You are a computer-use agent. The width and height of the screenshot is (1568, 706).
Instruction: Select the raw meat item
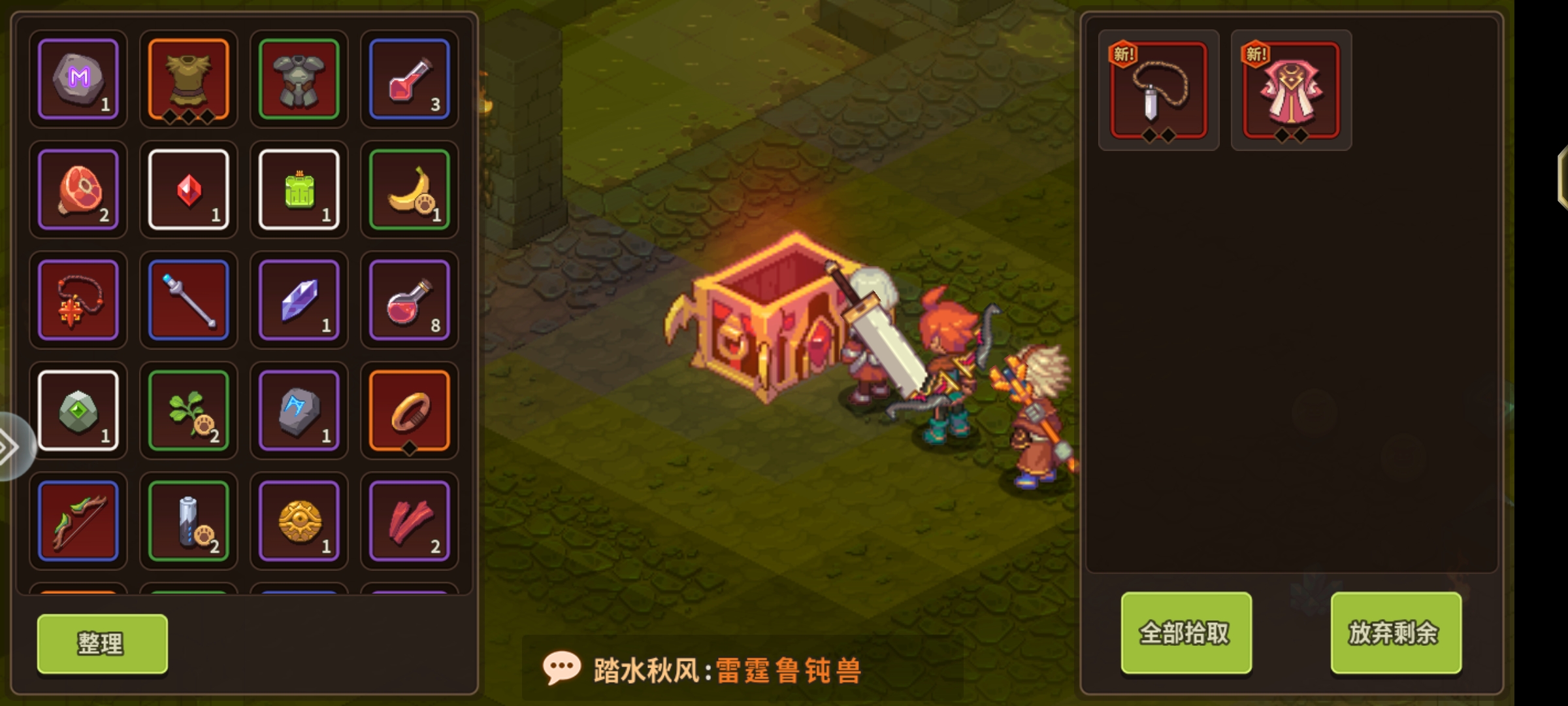click(78, 190)
